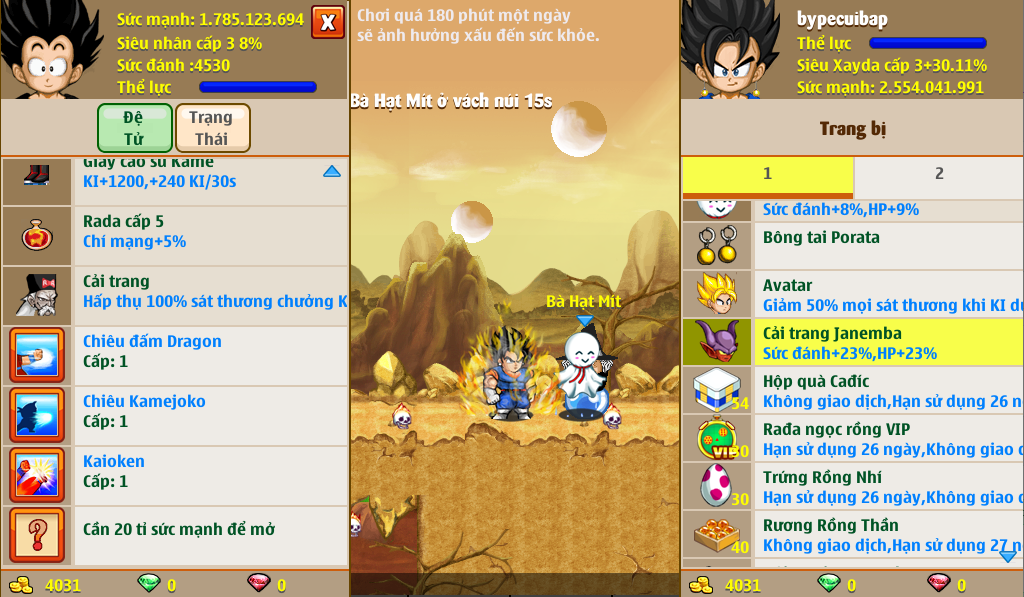Image resolution: width=1024 pixels, height=597 pixels.
Task: Pick the Trứng Rồng Nhí egg
Action: click(x=852, y=487)
